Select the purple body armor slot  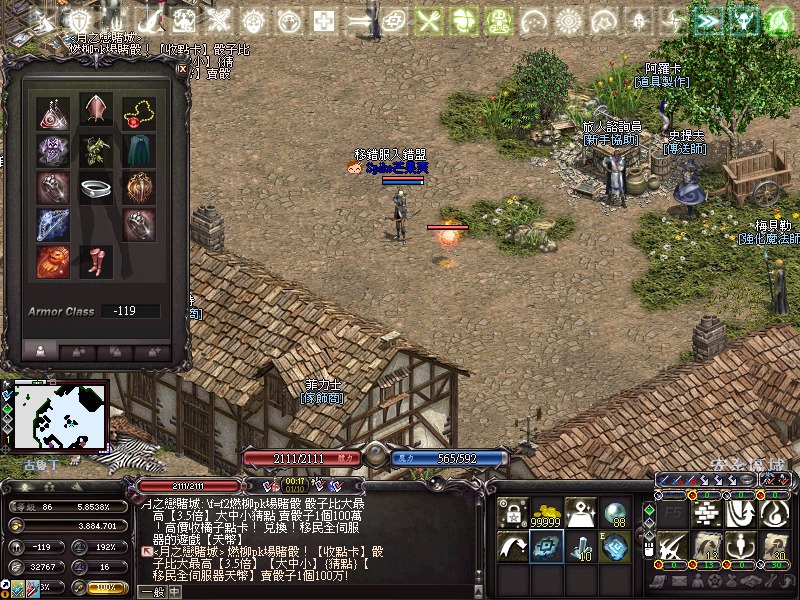[x=53, y=150]
